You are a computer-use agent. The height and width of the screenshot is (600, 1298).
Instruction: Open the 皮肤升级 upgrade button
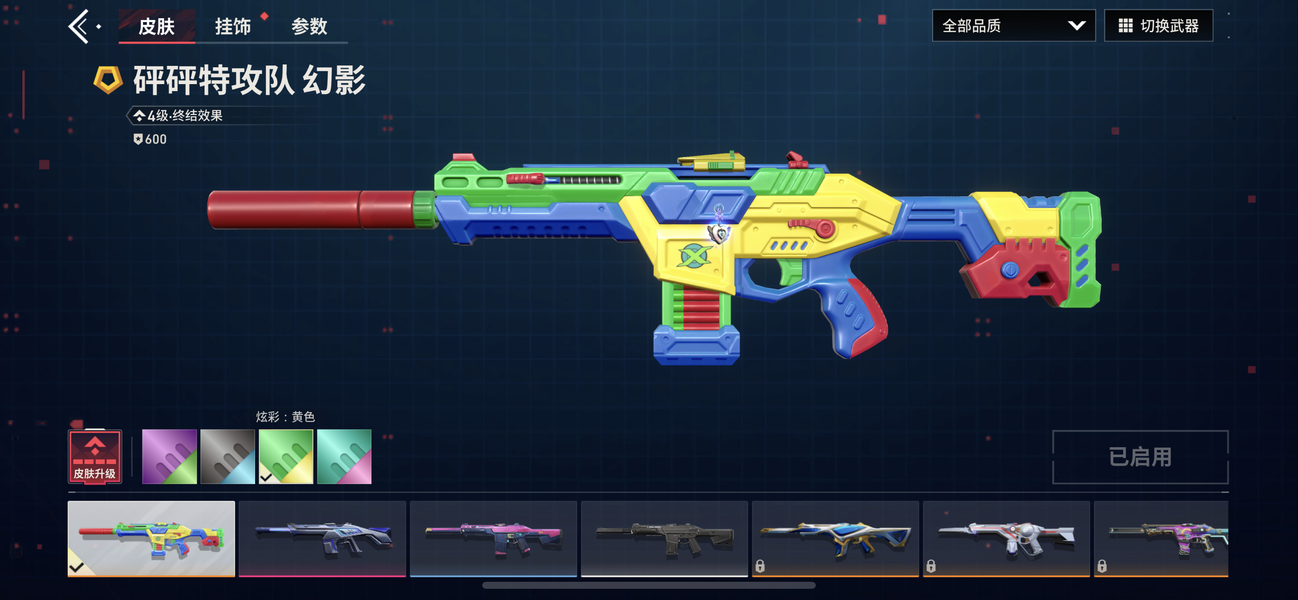click(x=95, y=457)
